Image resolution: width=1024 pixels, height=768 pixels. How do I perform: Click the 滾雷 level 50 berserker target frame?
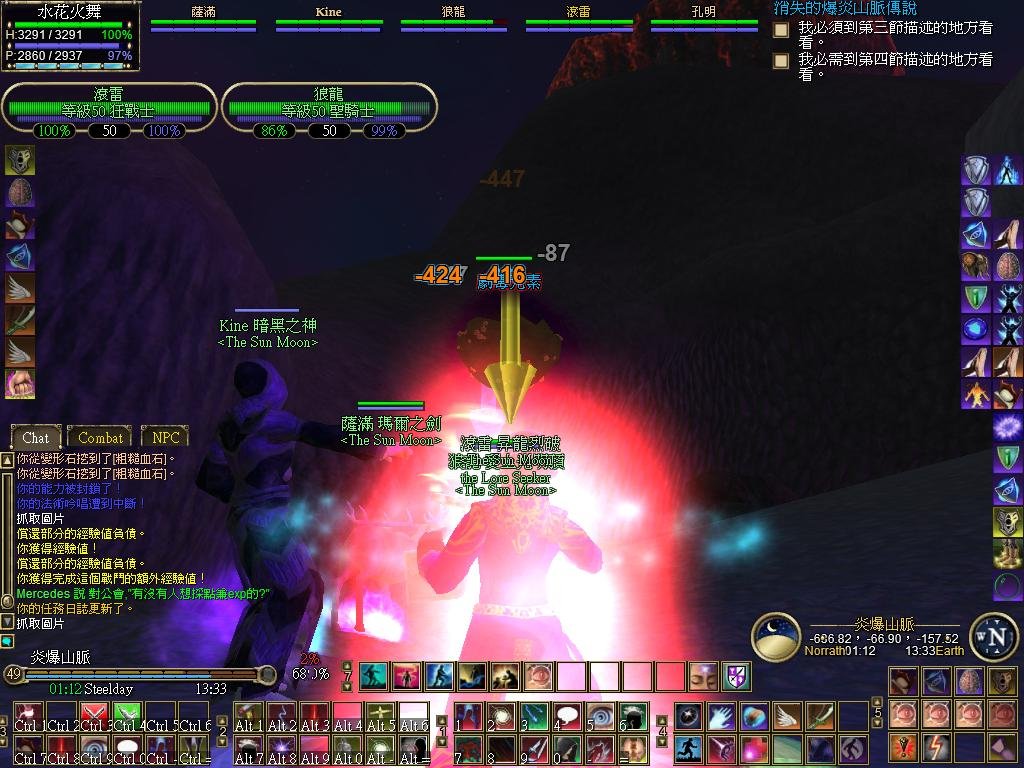tap(109, 110)
